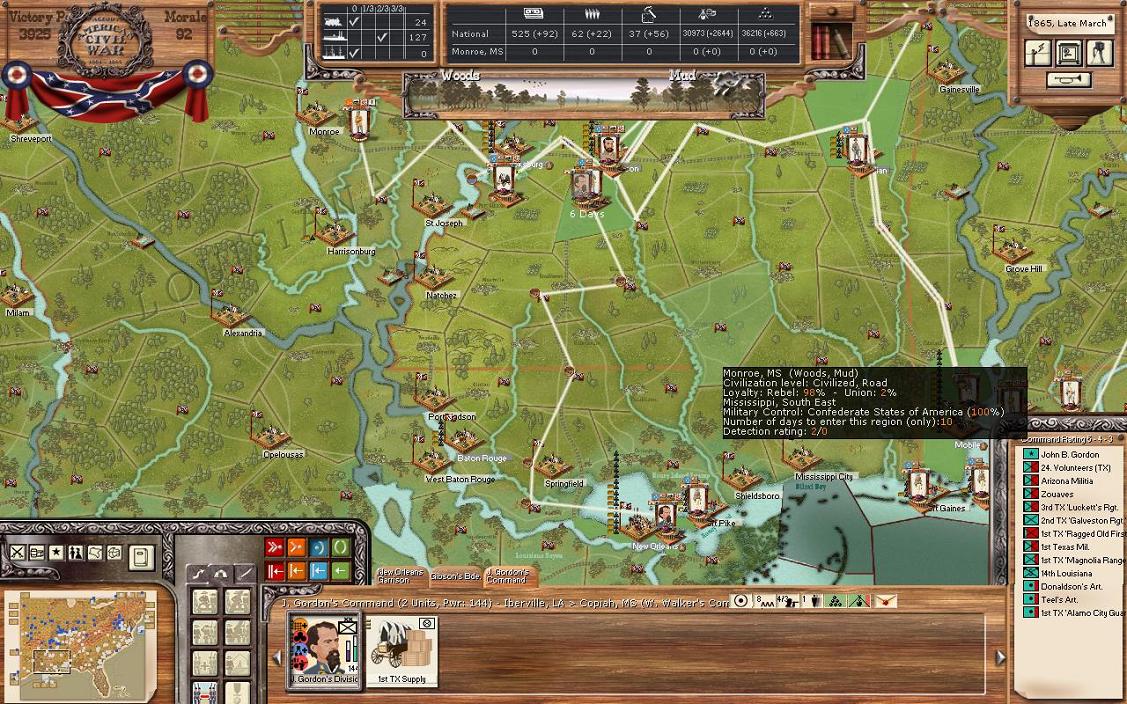Select Donaldson's Art. in the roster
The image size is (1127, 704).
coord(1071,587)
